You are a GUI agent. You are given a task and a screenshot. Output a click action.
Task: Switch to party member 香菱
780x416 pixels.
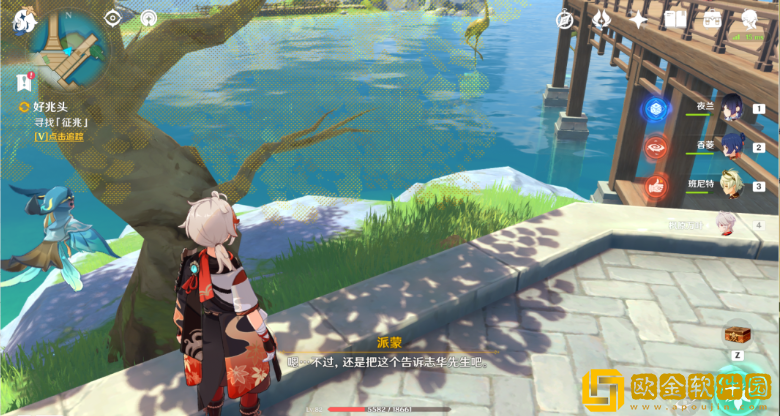point(731,146)
